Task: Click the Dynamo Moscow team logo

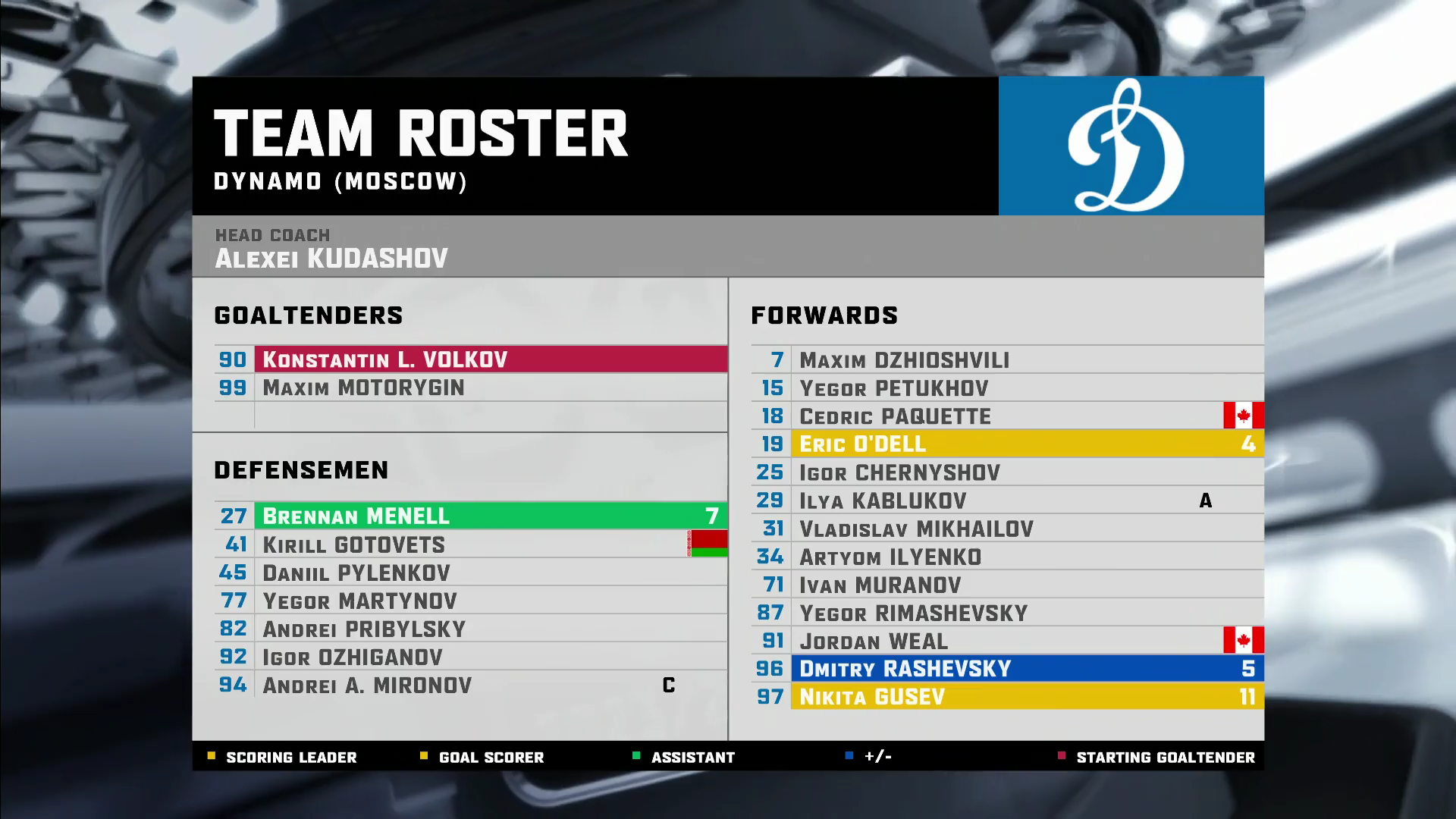Action: coord(1130,146)
